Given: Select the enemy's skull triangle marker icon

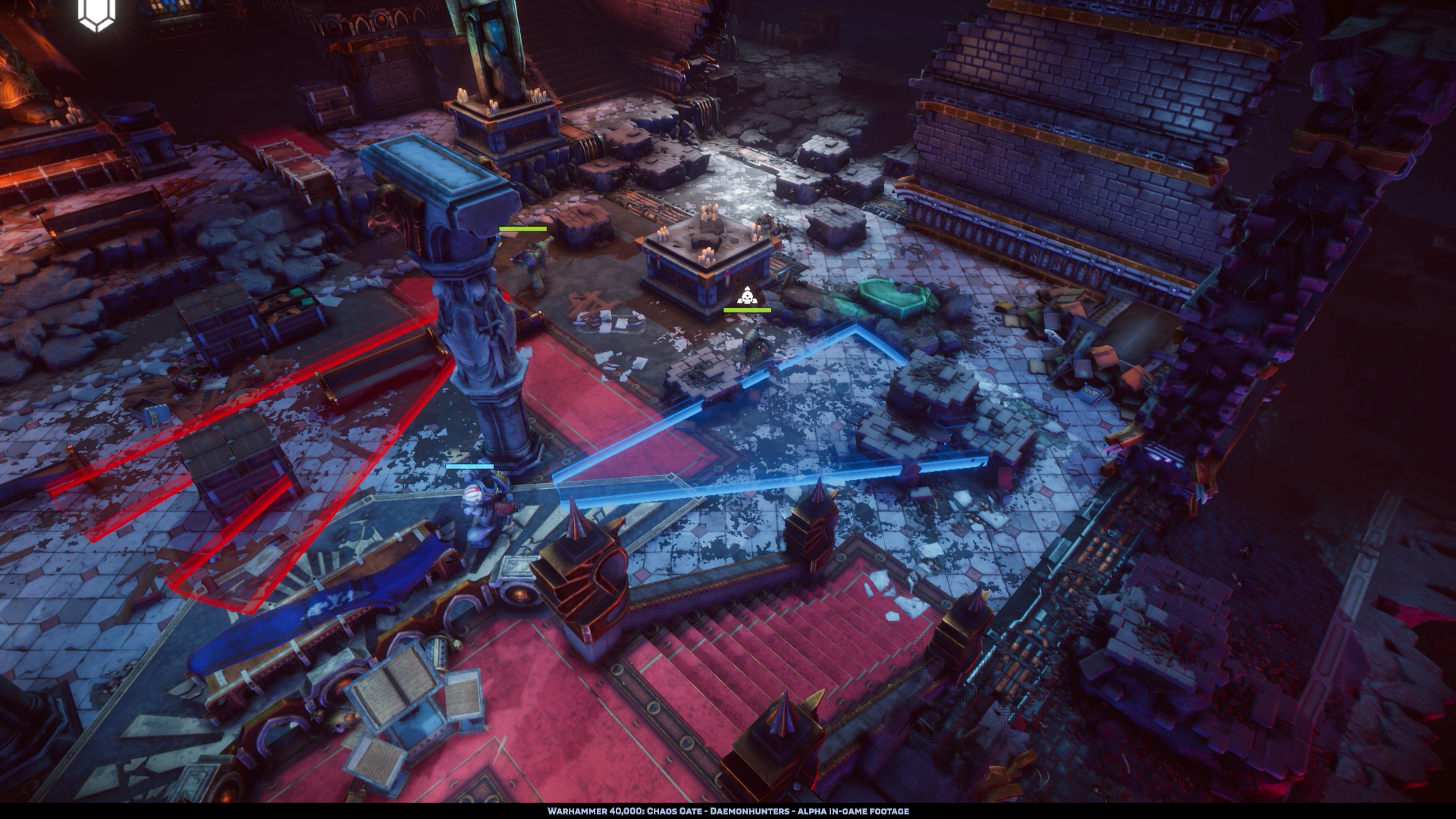Looking at the screenshot, I should pyautogui.click(x=747, y=296).
